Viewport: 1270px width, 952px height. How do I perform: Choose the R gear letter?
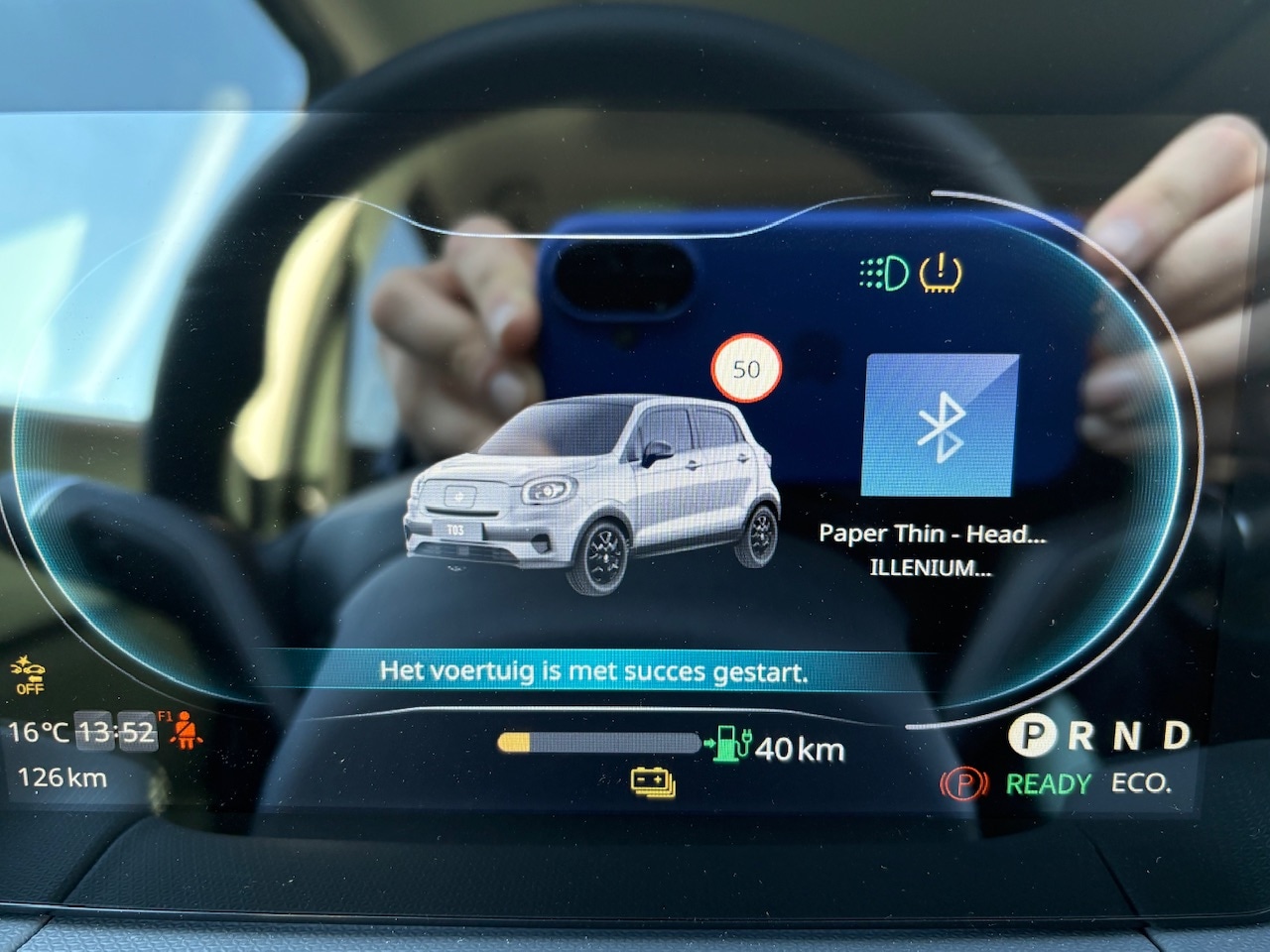tap(1080, 736)
